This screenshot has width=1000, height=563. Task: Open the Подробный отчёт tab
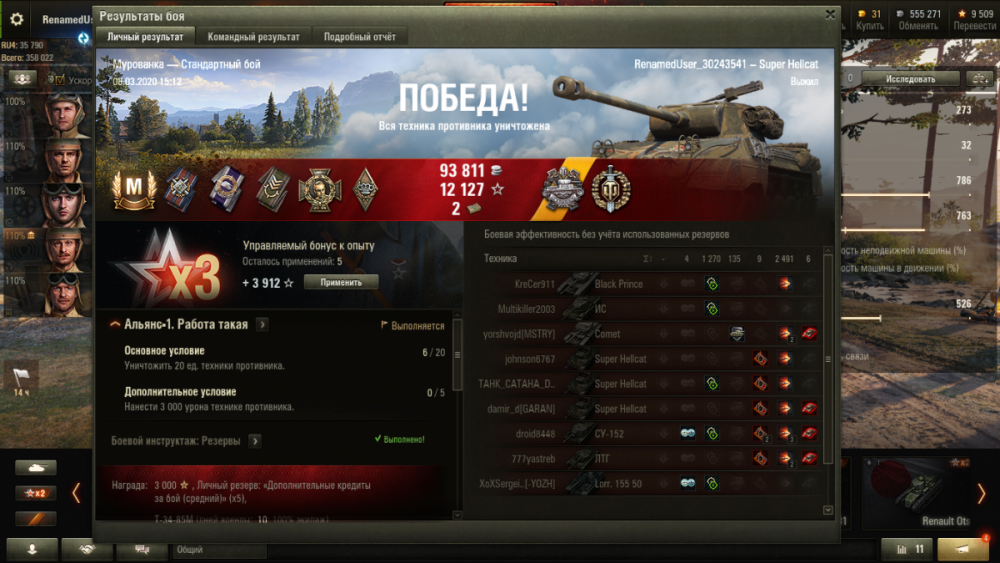pos(359,37)
